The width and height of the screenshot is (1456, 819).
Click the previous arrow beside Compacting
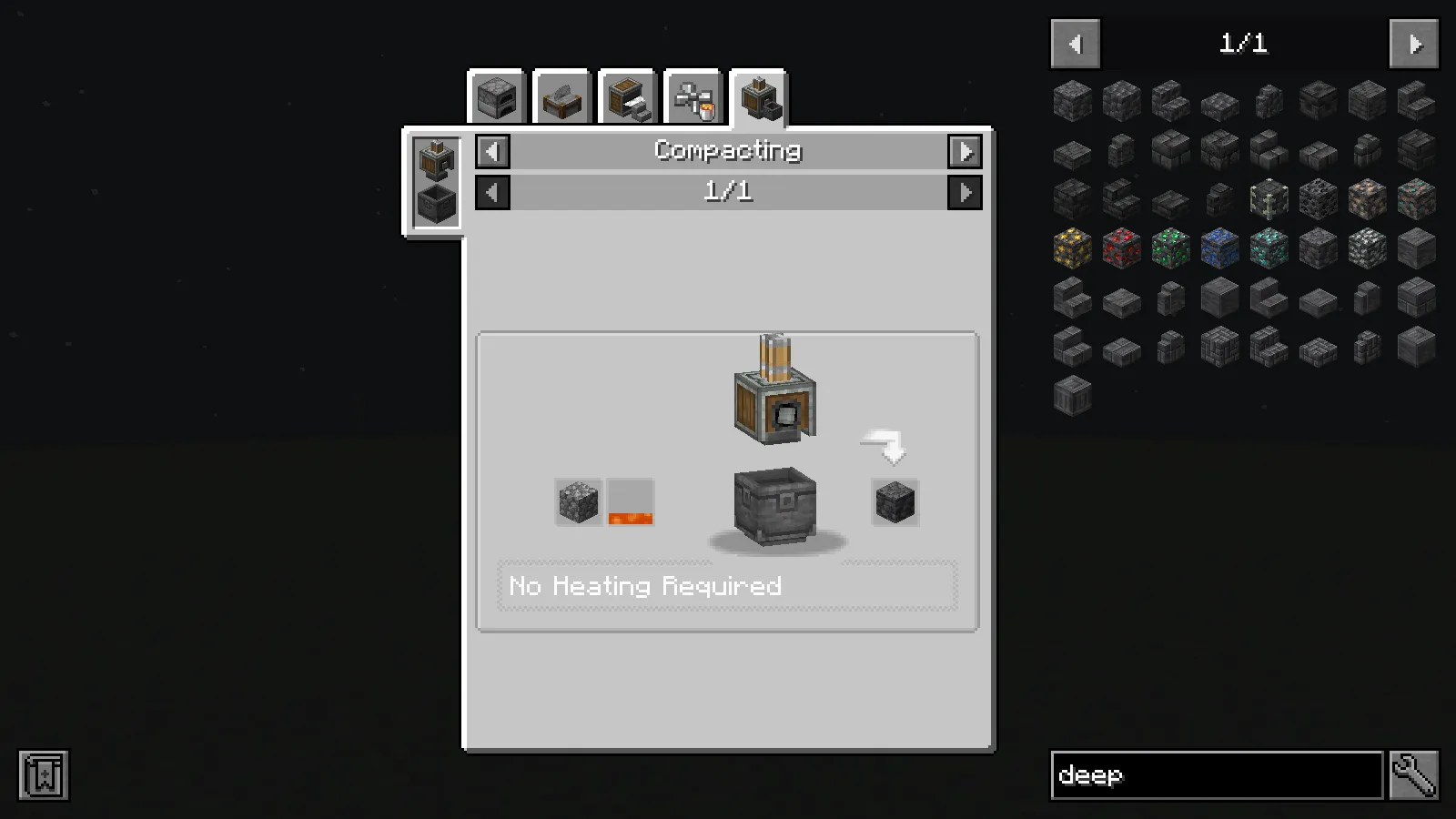491,151
